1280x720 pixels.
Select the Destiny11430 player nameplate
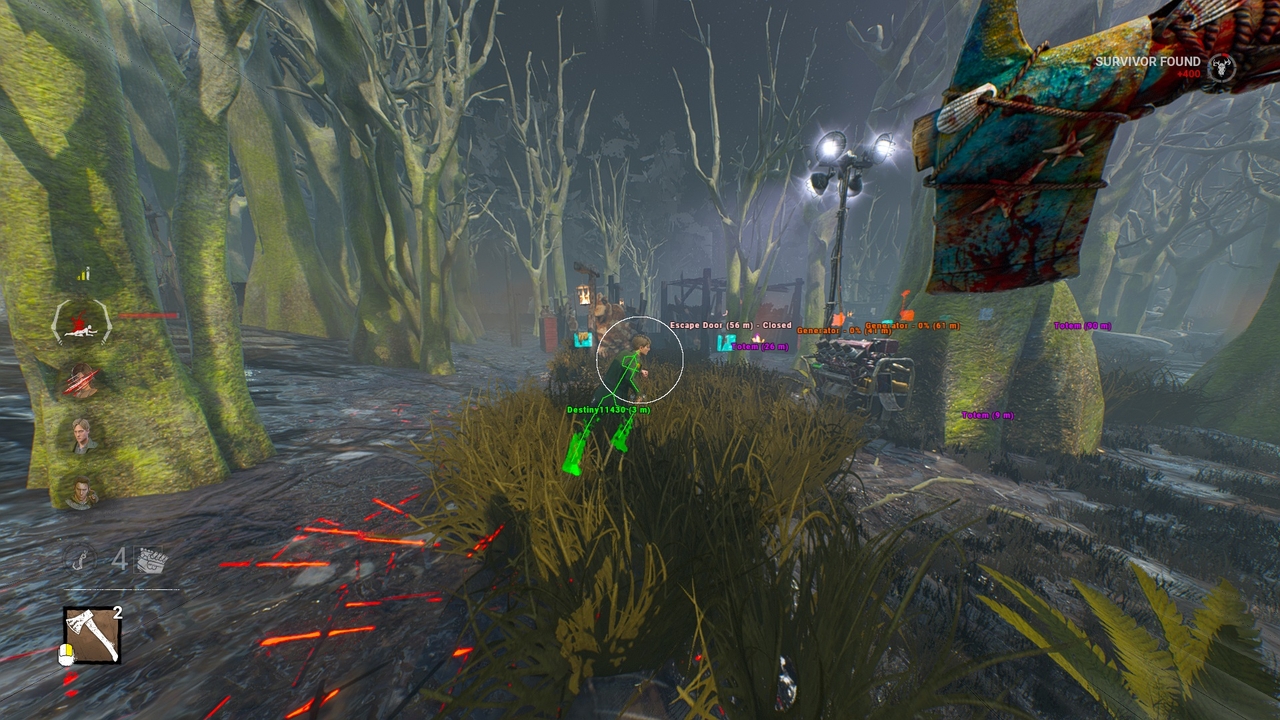point(607,410)
